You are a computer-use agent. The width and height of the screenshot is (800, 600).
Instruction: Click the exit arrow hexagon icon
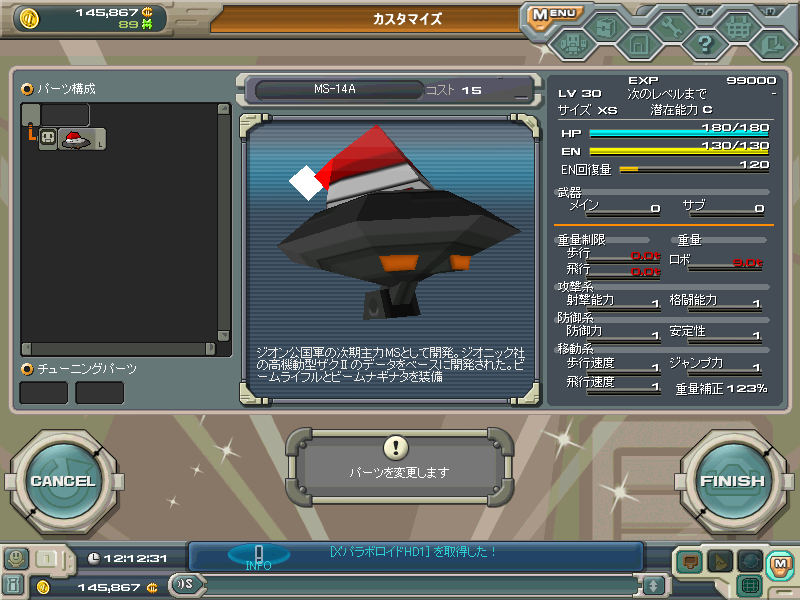point(770,44)
